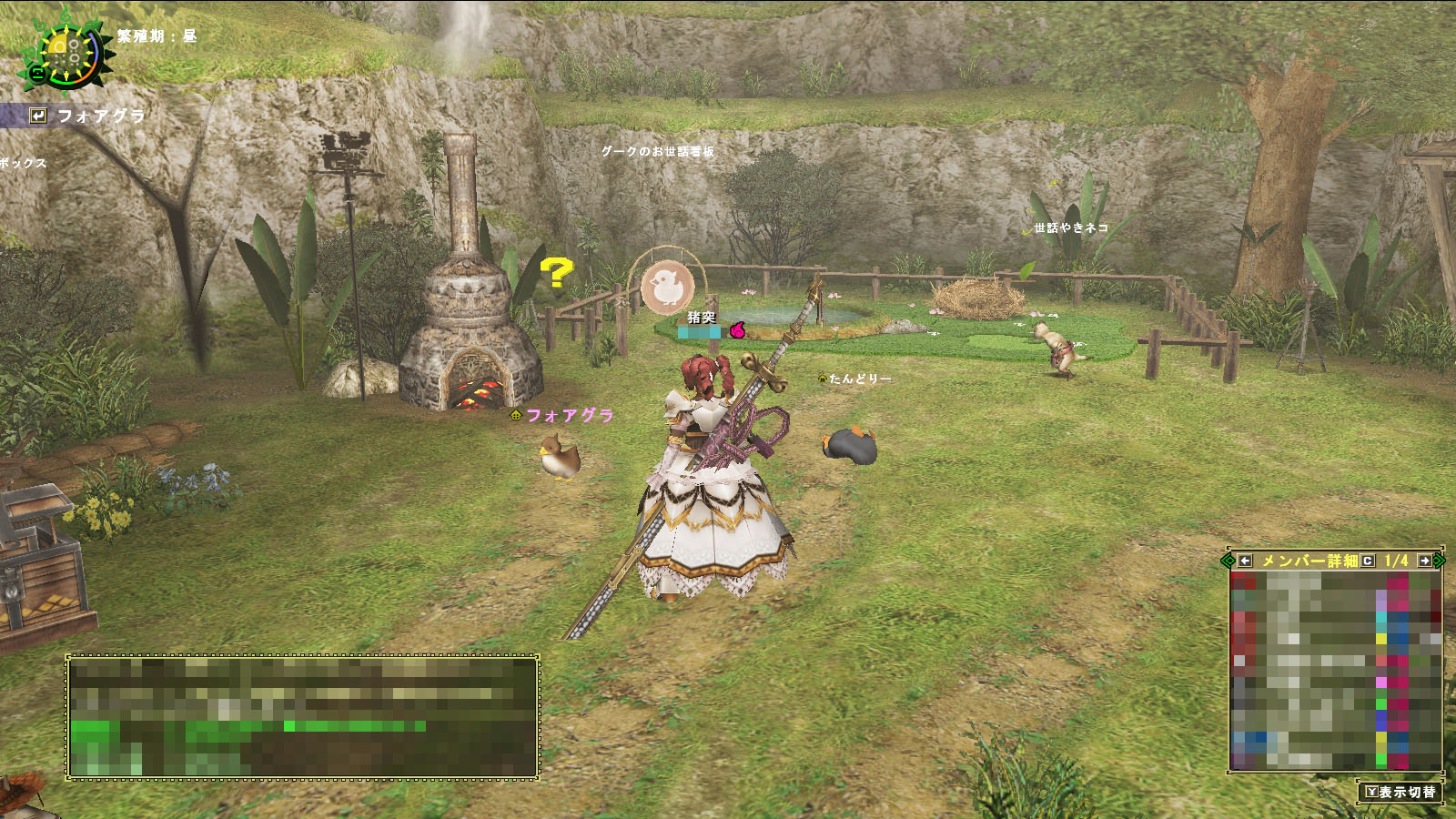
Task: Select the フォアグラ target name bar
Action: click(x=86, y=116)
